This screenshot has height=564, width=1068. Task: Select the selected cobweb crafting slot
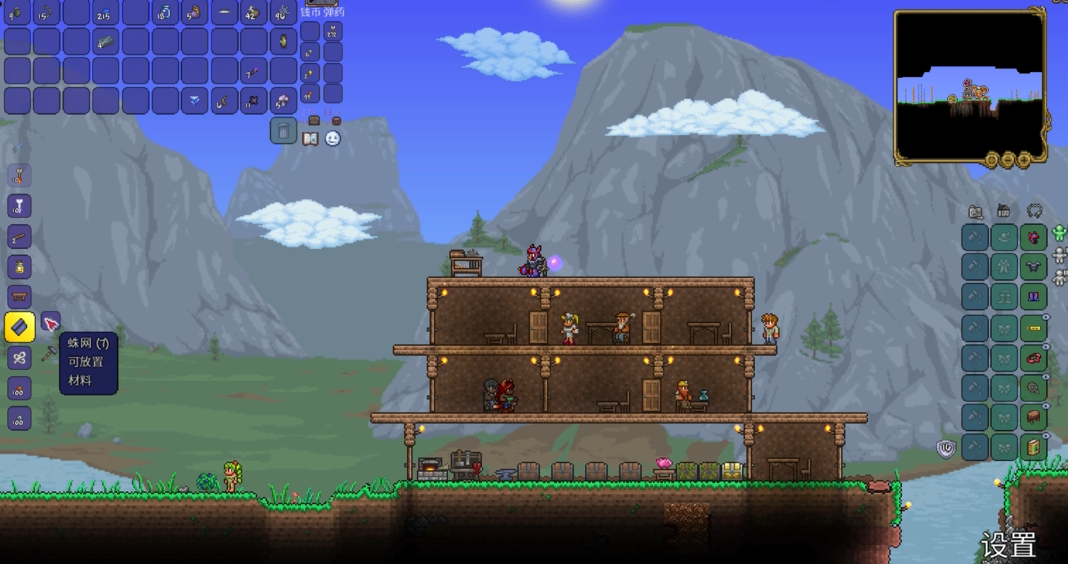pyautogui.click(x=20, y=327)
